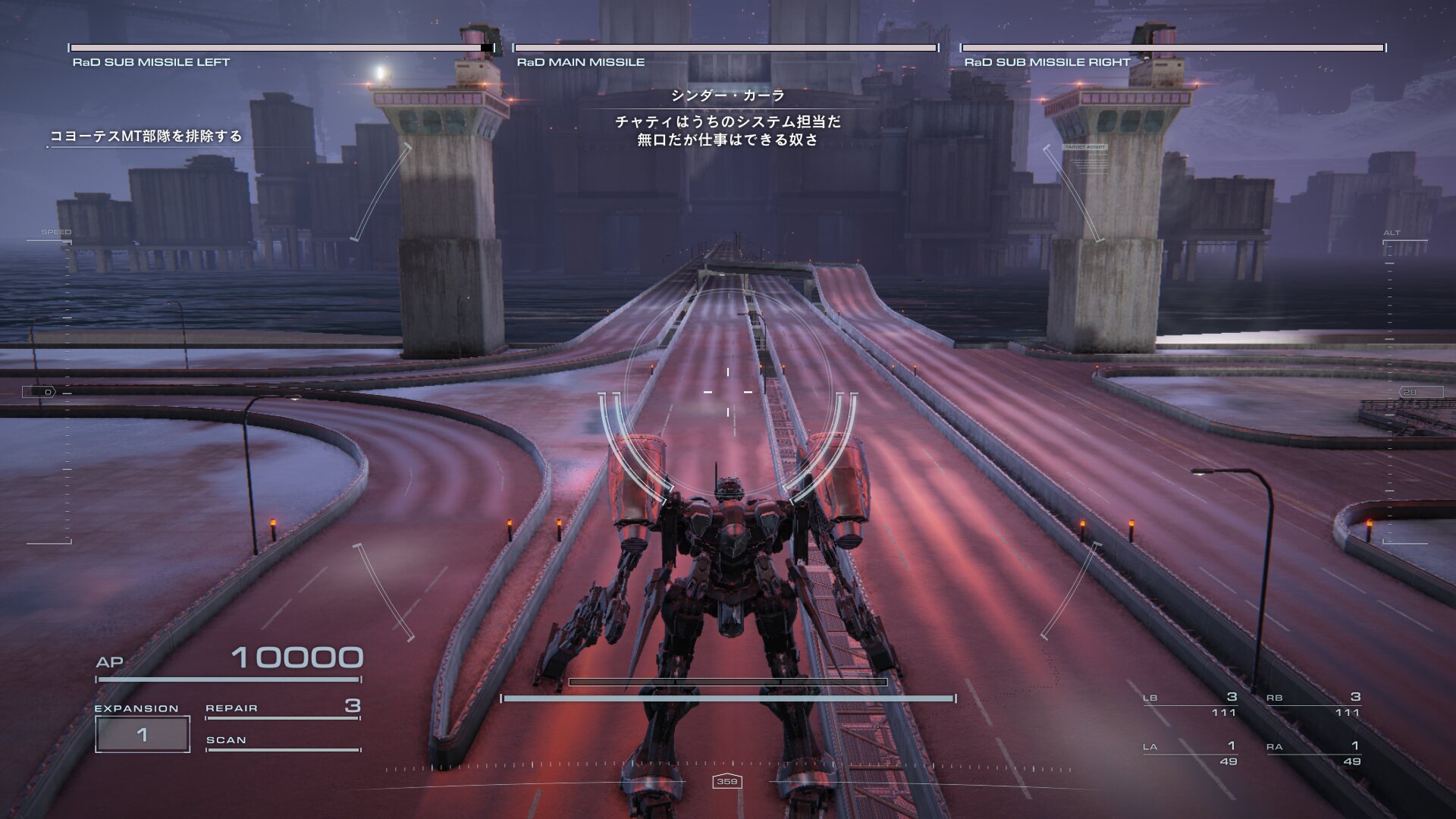Trigger the Scan gauge

click(282, 742)
